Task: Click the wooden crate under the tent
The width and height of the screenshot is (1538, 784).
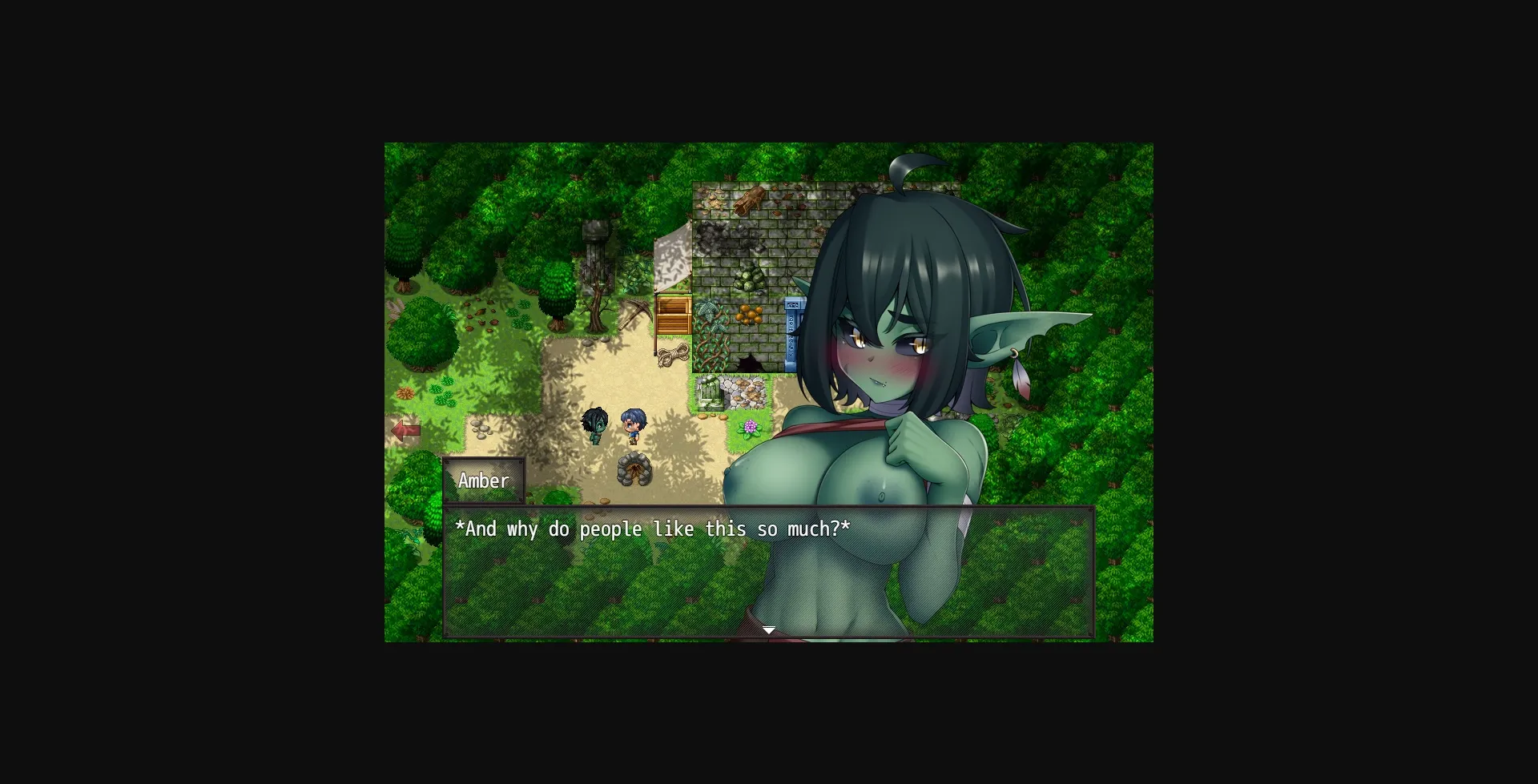Action: pos(674,316)
